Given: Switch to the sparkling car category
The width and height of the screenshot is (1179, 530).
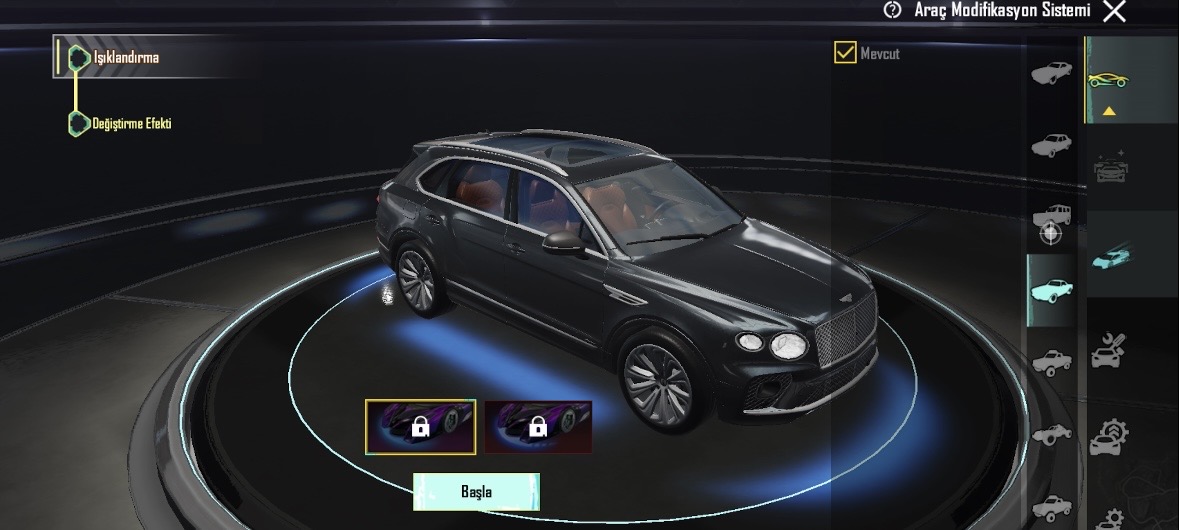Looking at the screenshot, I should (x=1109, y=167).
